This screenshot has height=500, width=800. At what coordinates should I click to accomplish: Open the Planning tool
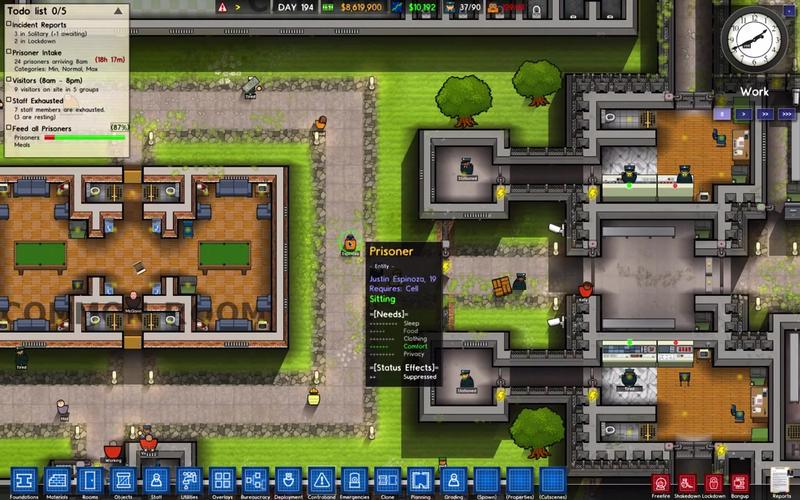tap(419, 480)
